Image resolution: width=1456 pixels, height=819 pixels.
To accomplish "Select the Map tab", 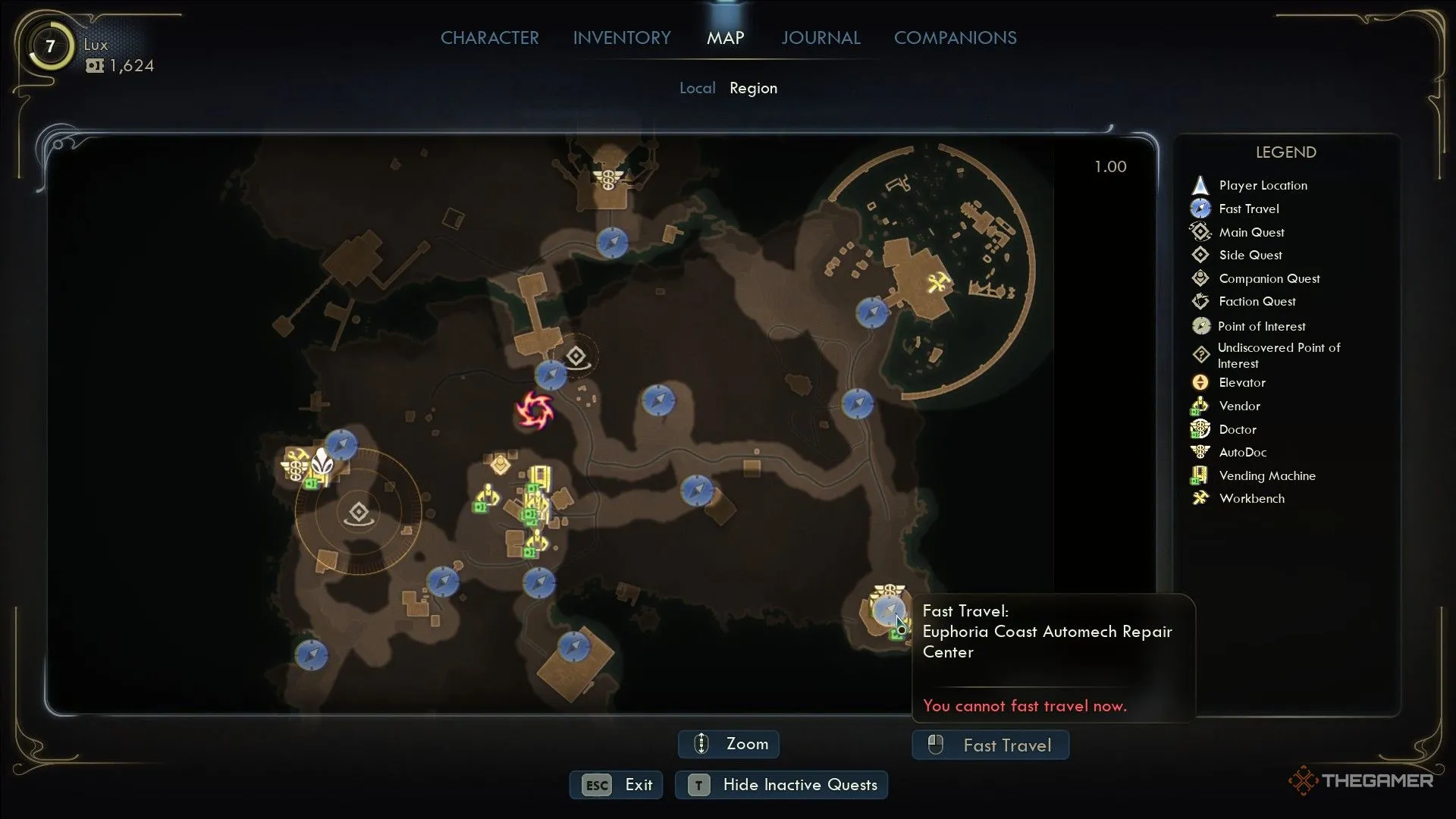I will point(725,38).
